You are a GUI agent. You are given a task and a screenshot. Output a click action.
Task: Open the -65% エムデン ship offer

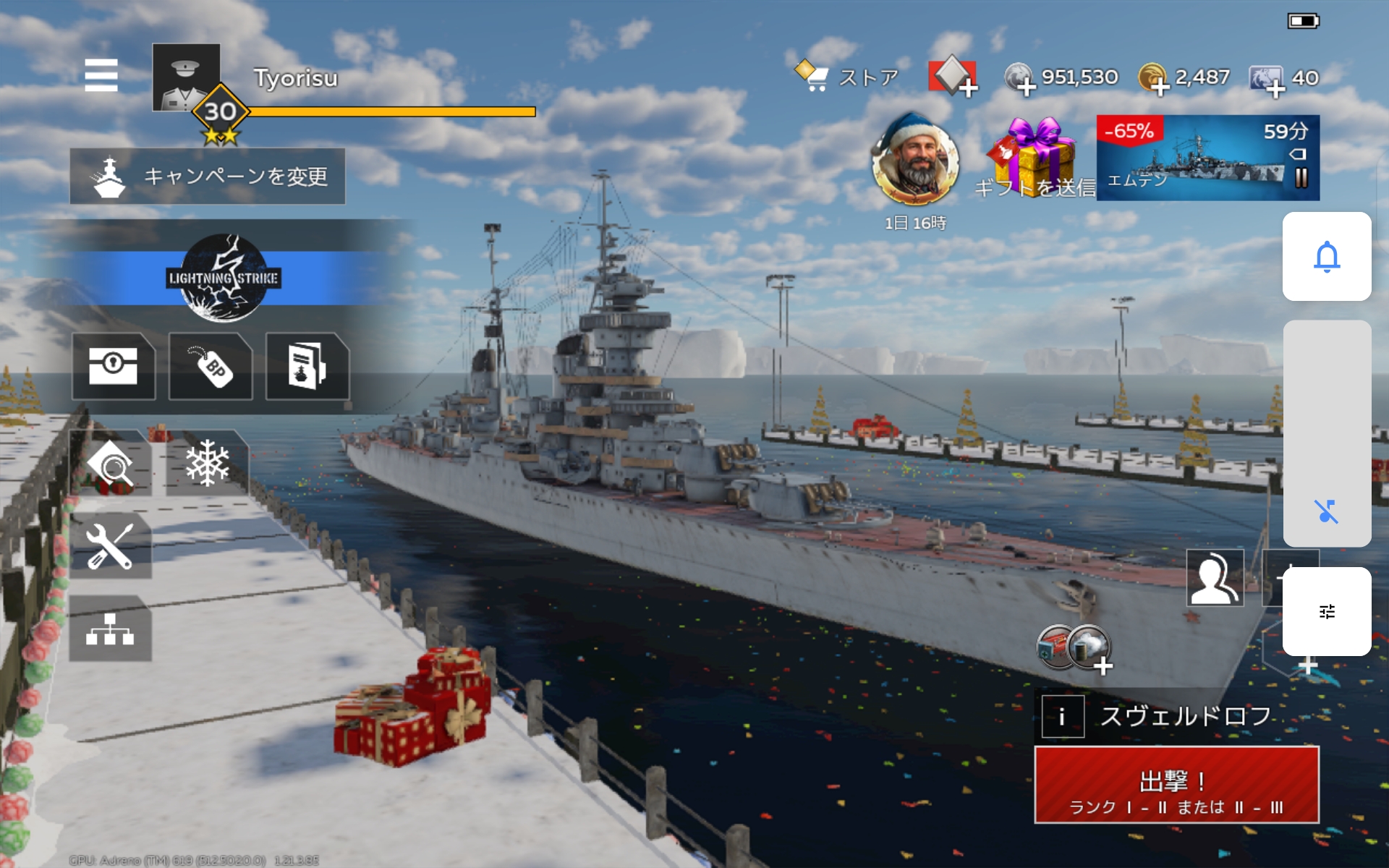(x=1207, y=158)
